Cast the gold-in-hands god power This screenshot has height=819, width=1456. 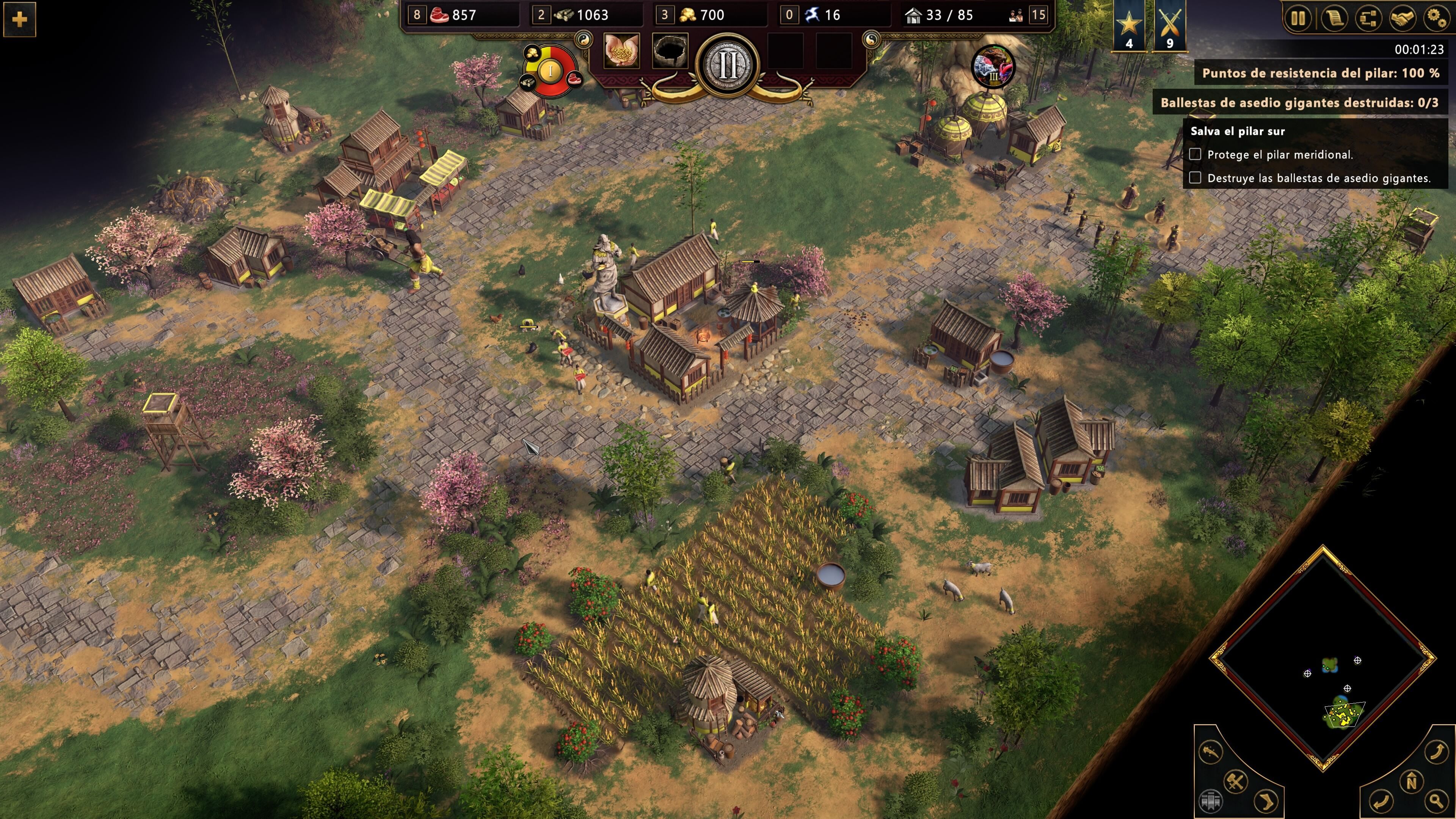pos(622,51)
